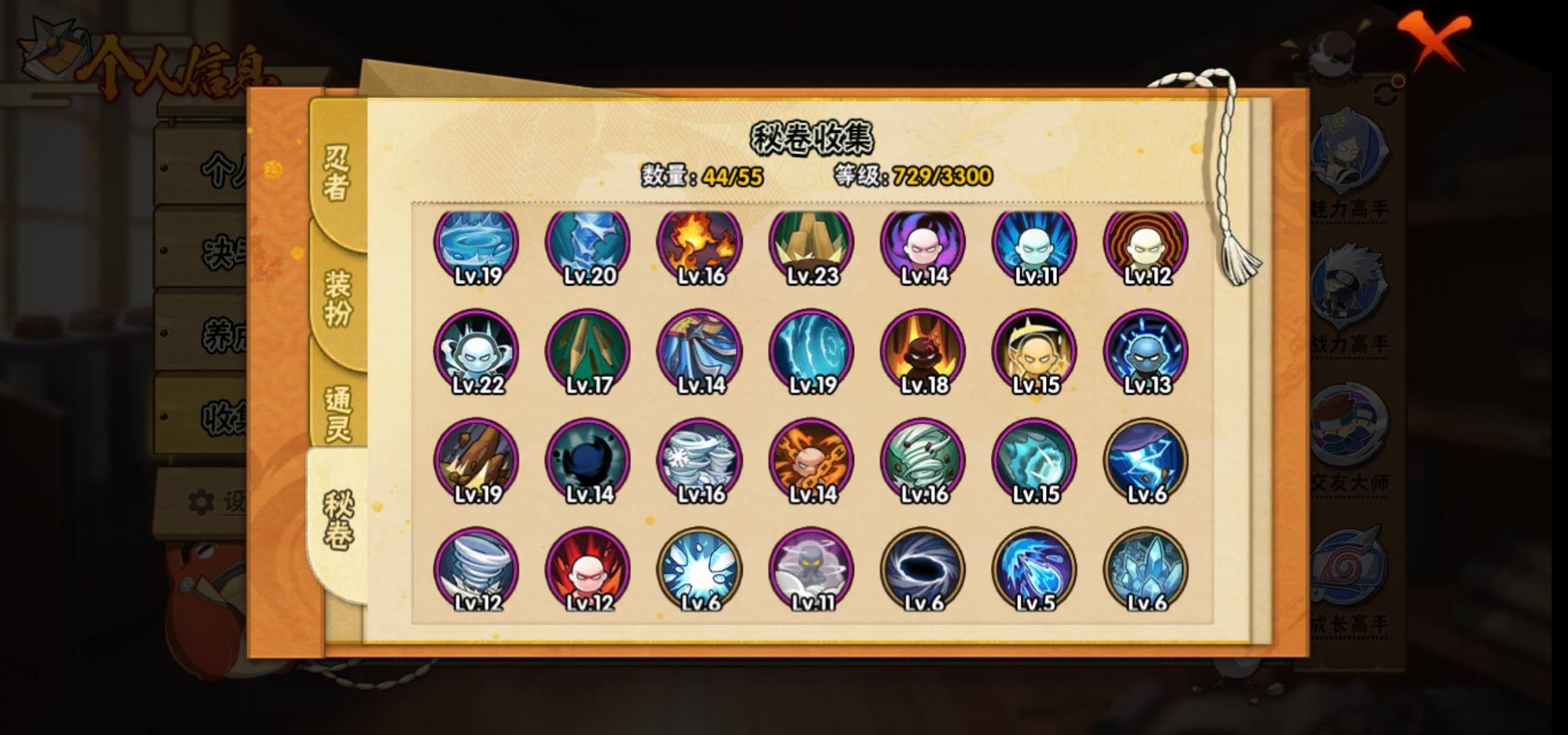Choose the chained orange figure scroll
This screenshot has height=735, width=1568.
click(811, 461)
